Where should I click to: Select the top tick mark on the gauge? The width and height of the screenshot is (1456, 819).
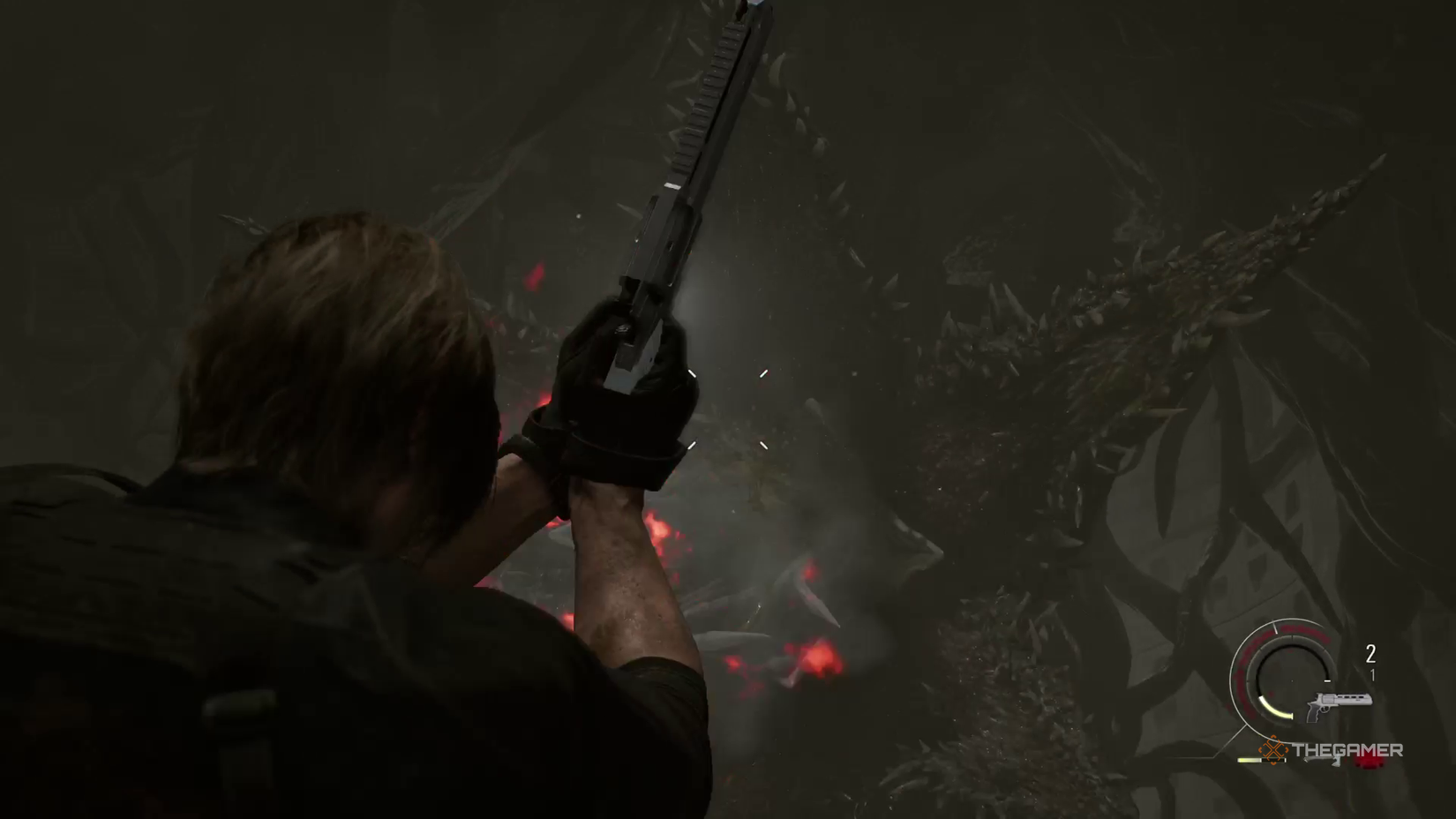(1275, 628)
